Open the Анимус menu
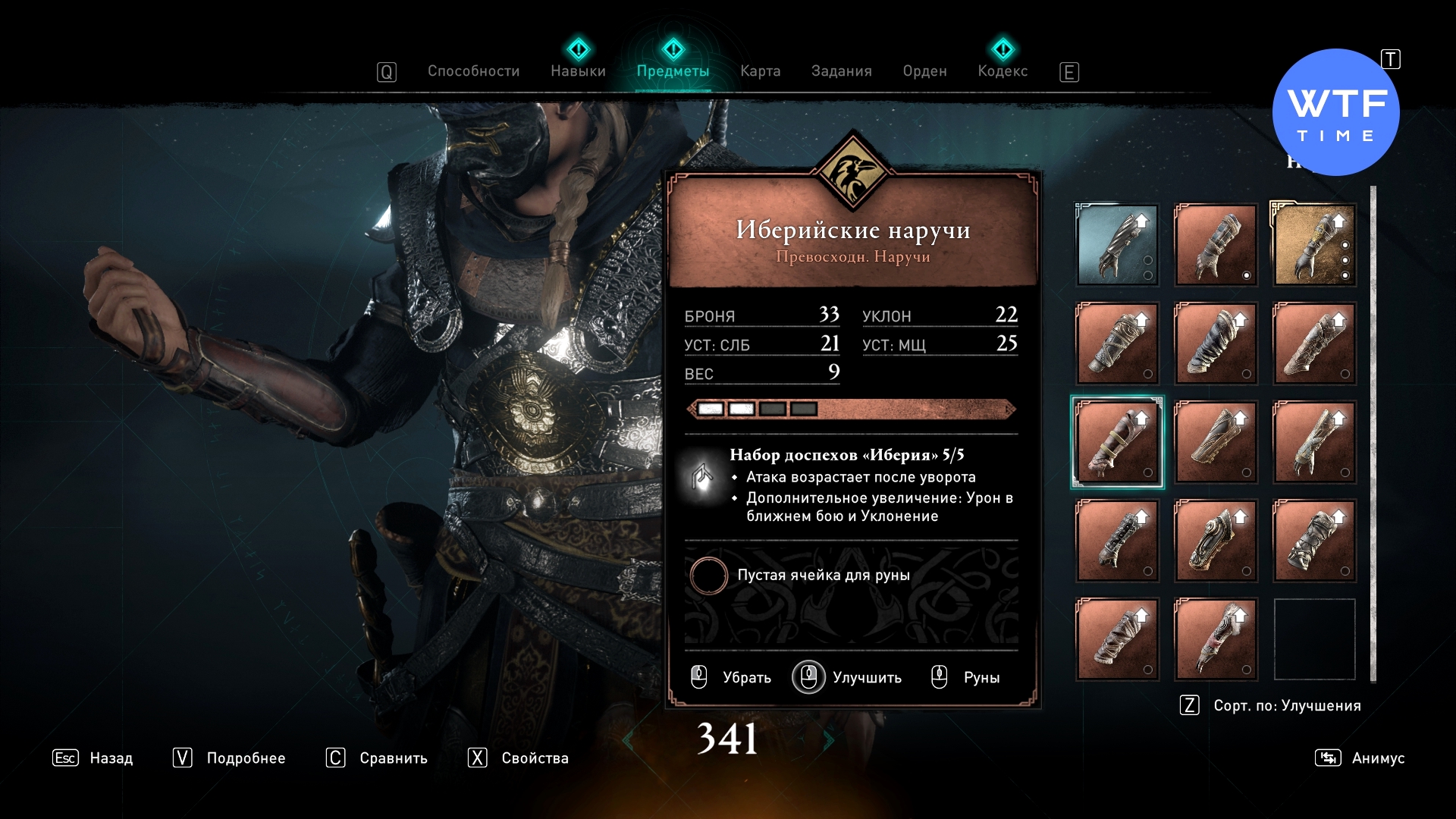The height and width of the screenshot is (819, 1456). 1360,758
